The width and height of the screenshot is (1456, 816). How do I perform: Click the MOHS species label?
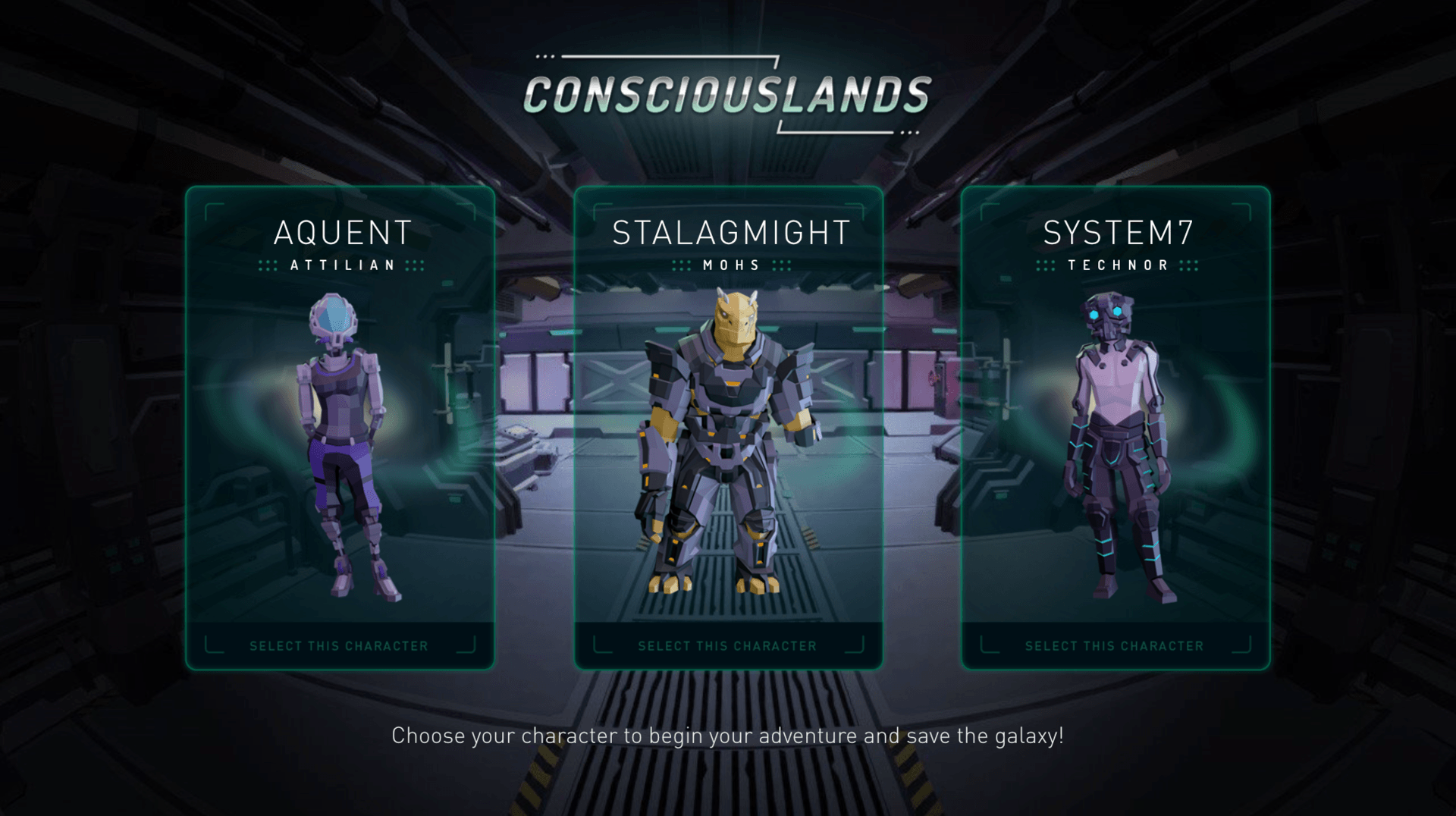click(730, 265)
